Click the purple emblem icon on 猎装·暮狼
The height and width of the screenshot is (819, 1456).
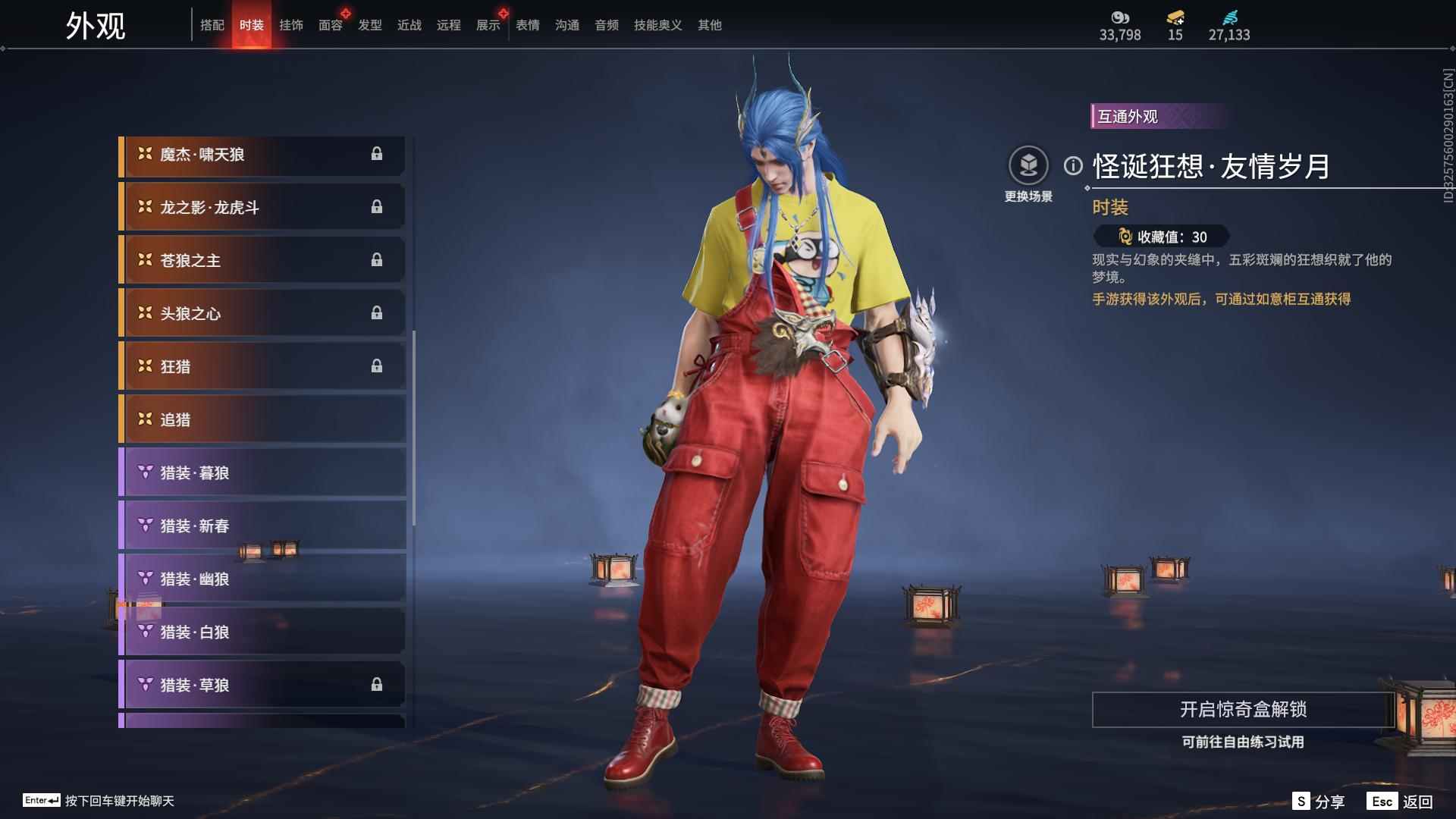pos(145,472)
